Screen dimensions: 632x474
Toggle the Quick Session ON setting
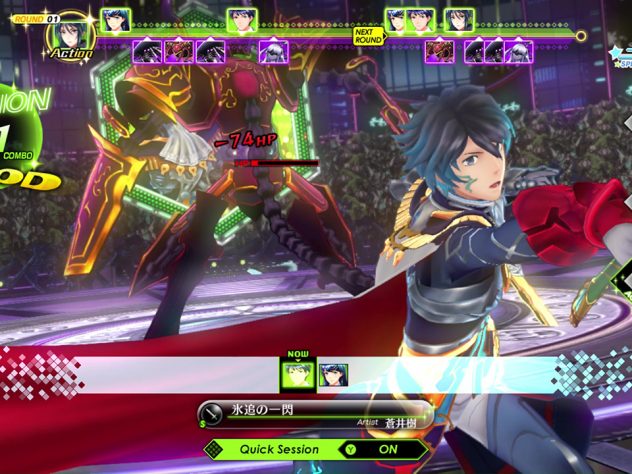(x=383, y=449)
